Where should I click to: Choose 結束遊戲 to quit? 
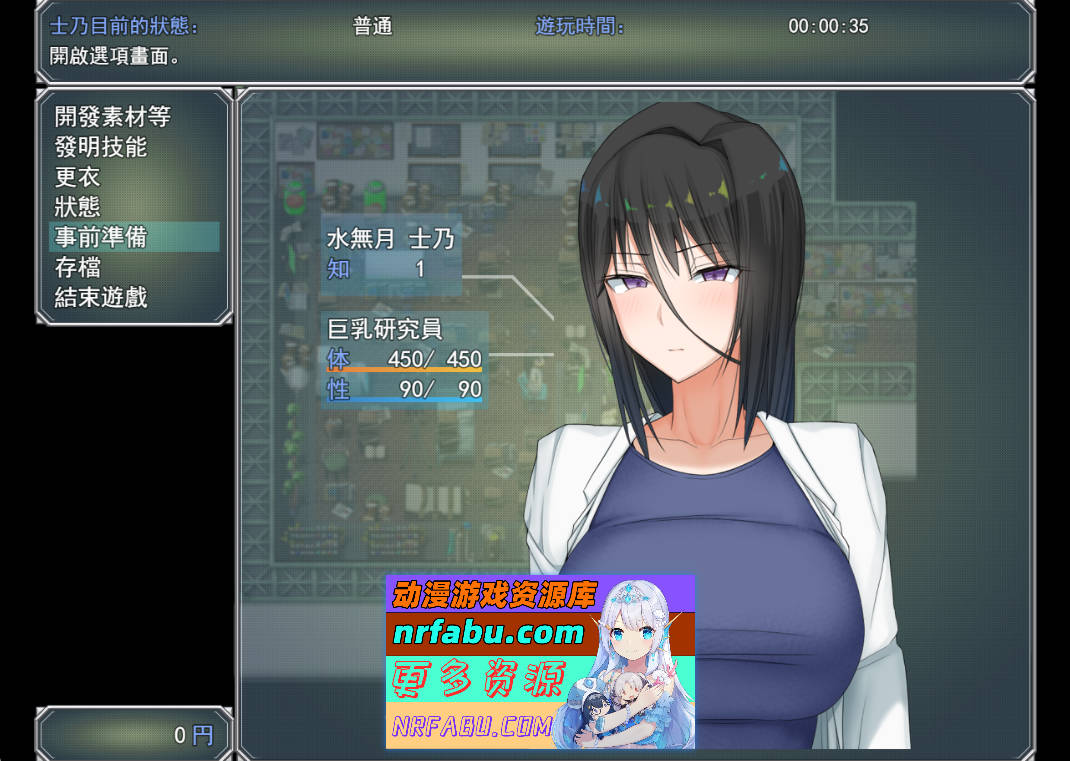(x=101, y=297)
